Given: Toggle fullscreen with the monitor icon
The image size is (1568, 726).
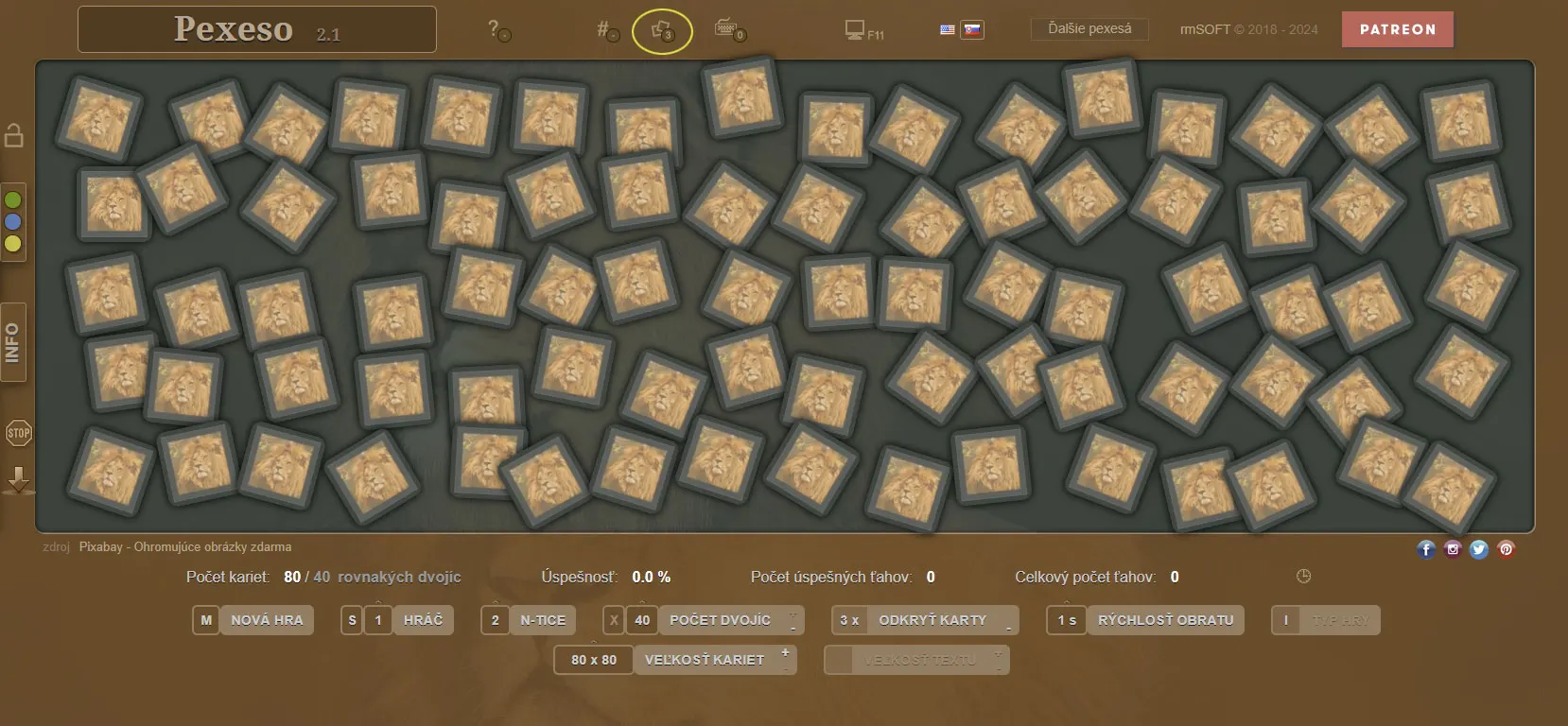Looking at the screenshot, I should [x=856, y=30].
